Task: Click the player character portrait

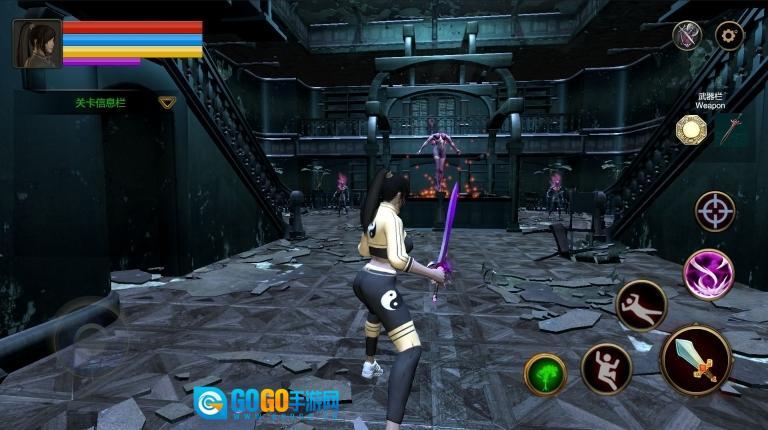Action: 36,44
